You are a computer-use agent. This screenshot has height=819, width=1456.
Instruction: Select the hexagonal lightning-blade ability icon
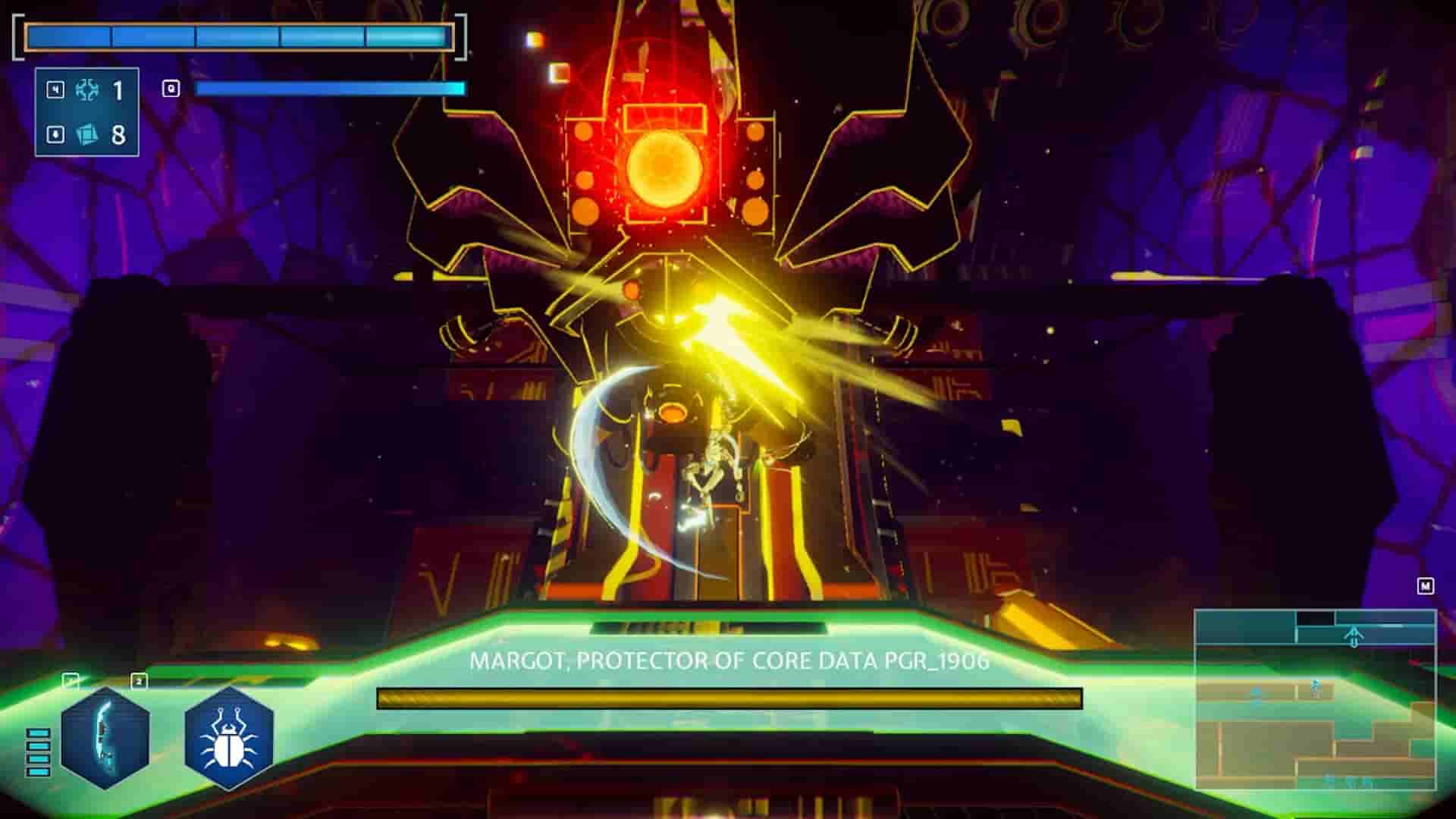(x=105, y=739)
